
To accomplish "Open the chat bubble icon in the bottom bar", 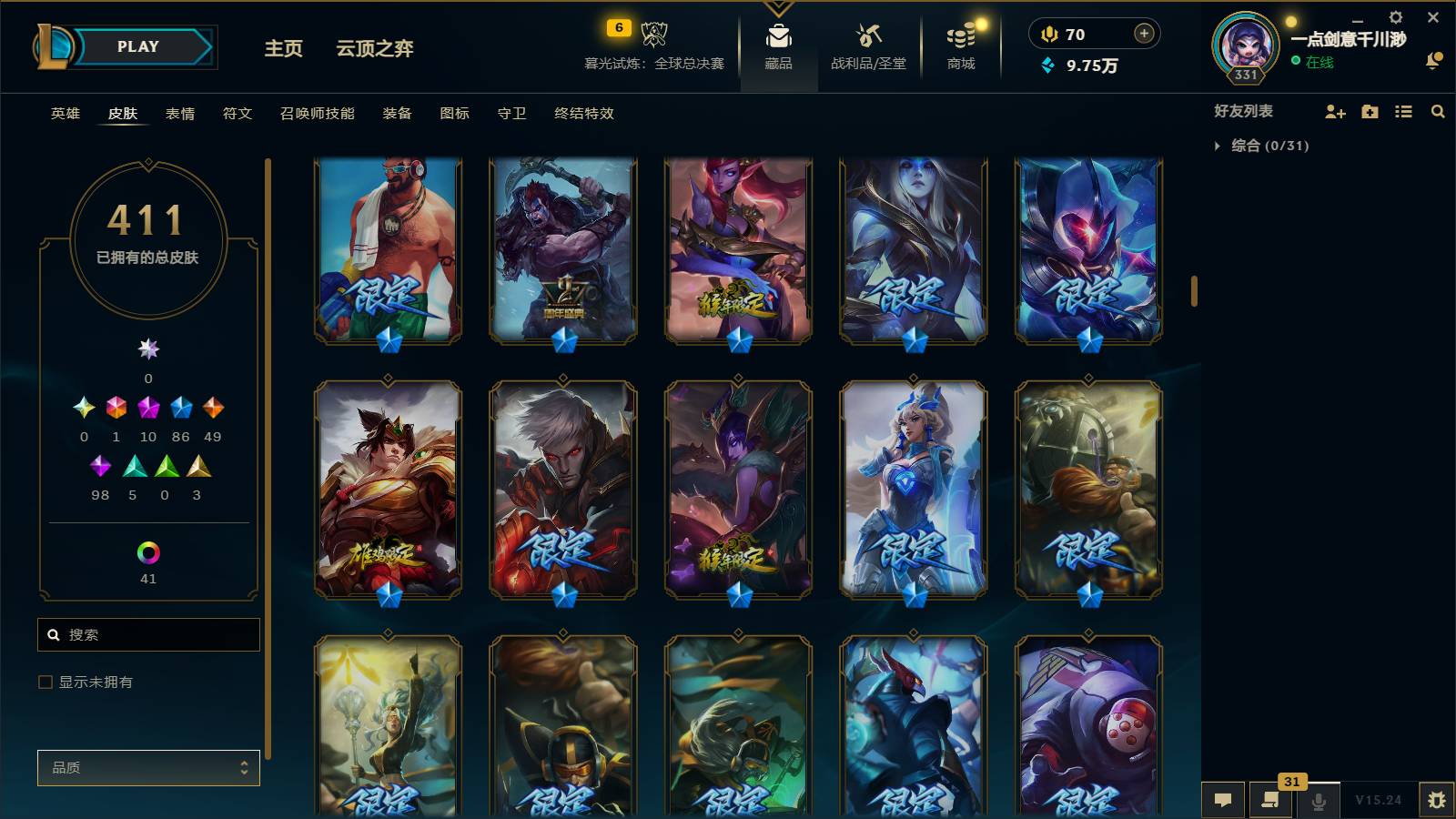I will pos(1224,800).
